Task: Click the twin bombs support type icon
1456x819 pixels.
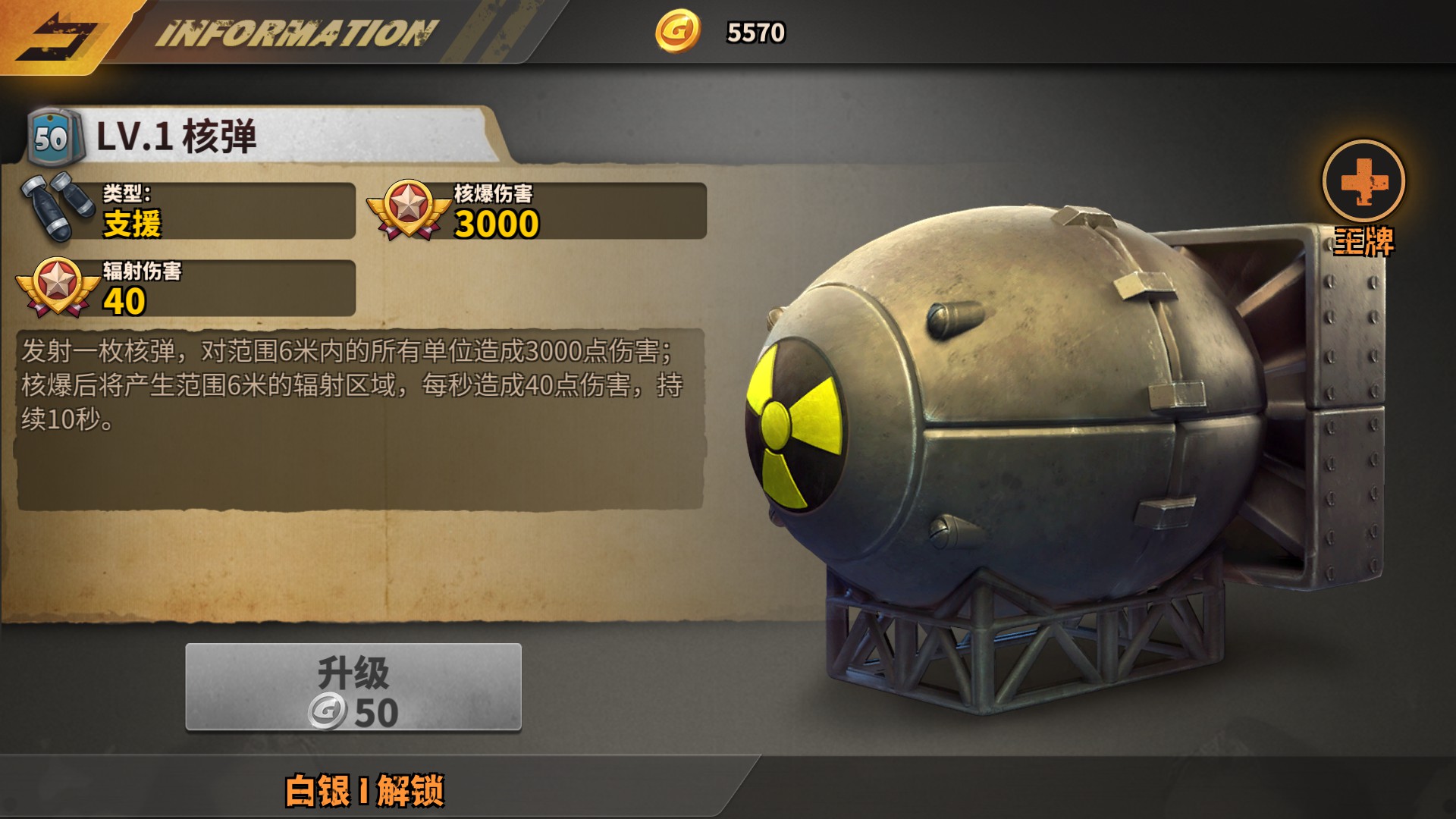Action: coord(53,209)
